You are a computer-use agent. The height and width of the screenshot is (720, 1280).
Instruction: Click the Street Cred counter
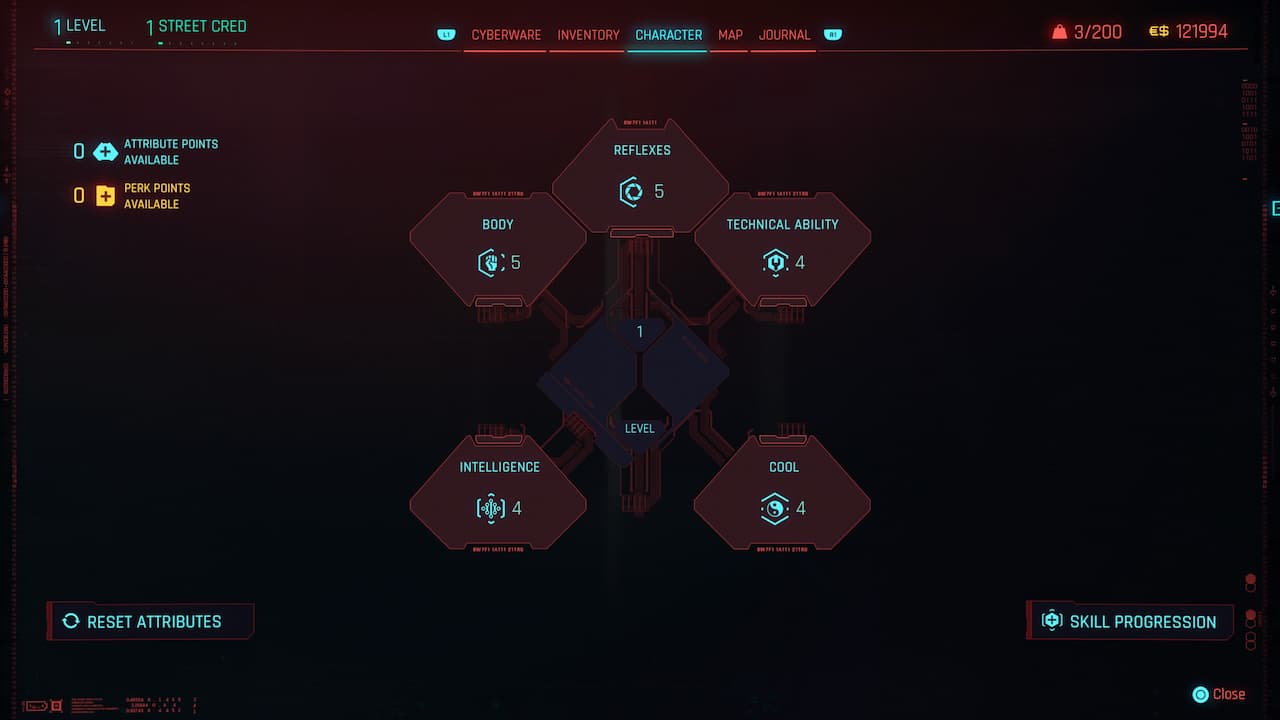[196, 25]
